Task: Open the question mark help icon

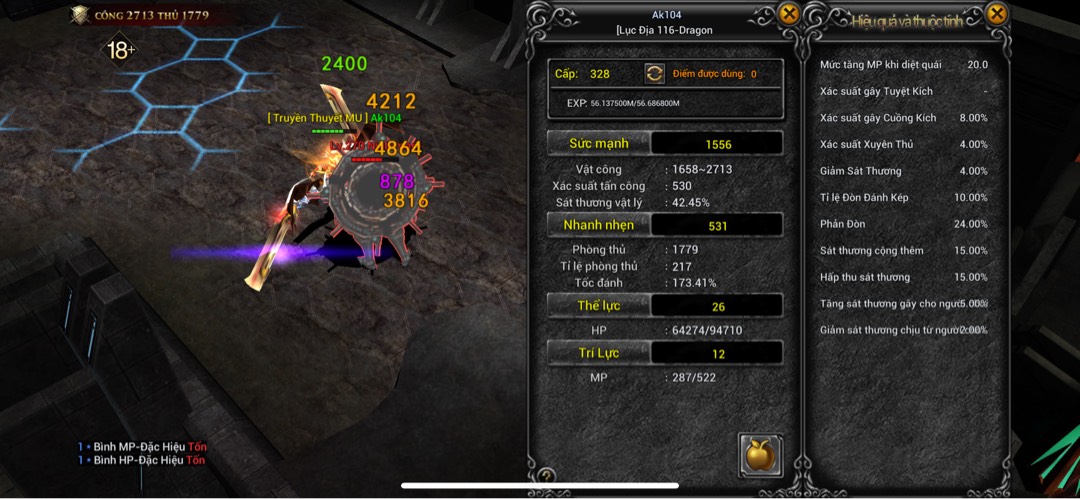Action: point(547,476)
